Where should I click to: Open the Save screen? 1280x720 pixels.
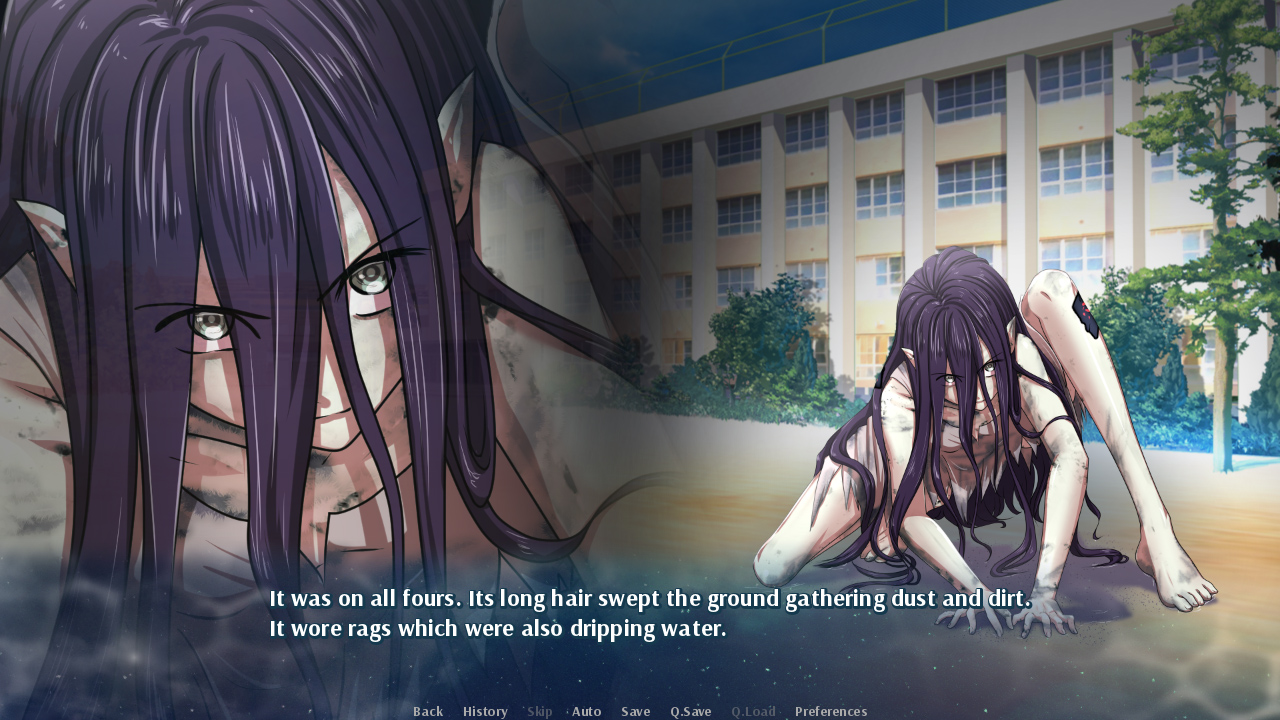coord(635,710)
